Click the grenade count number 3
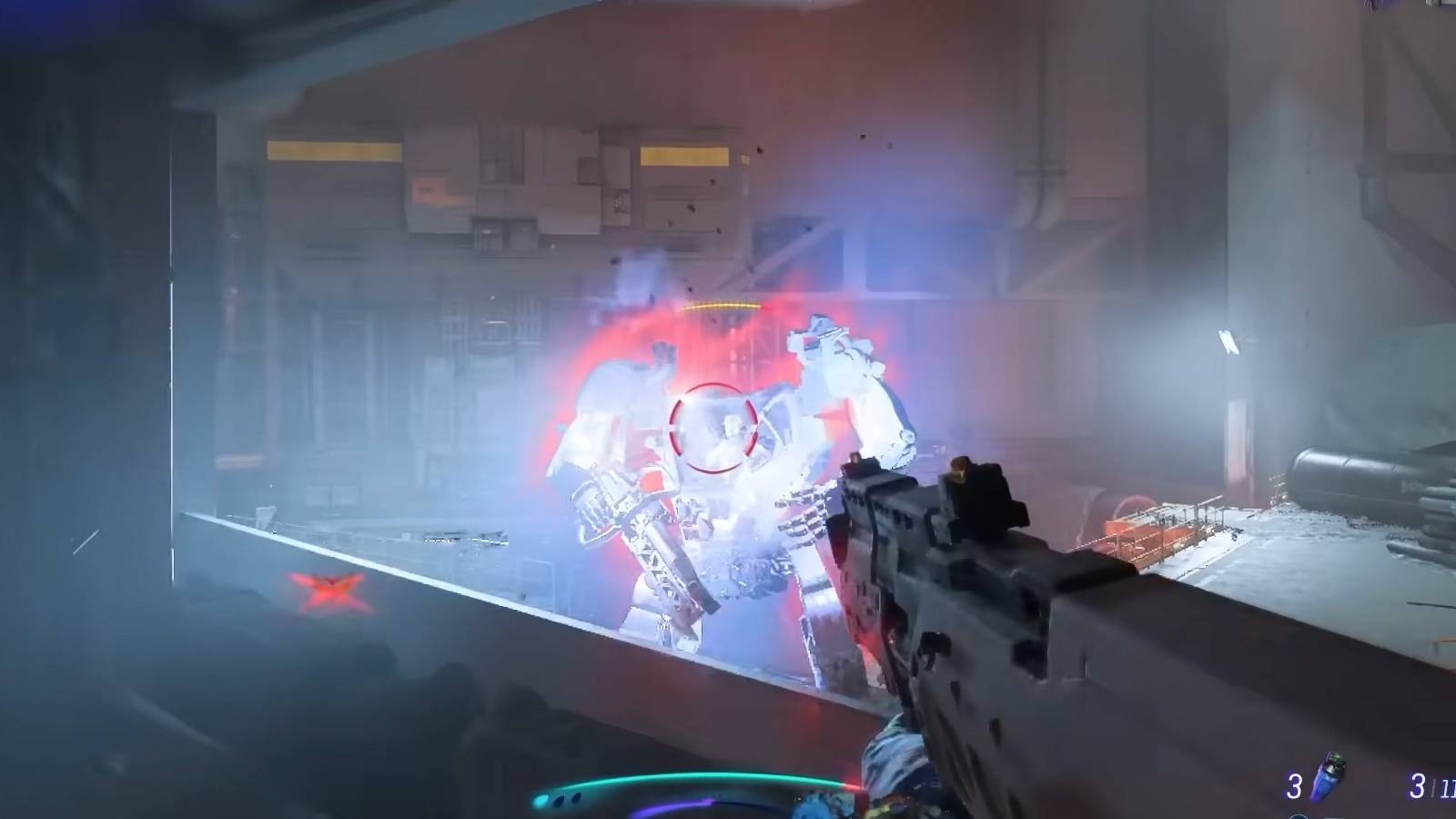The width and height of the screenshot is (1456, 819). (1293, 784)
